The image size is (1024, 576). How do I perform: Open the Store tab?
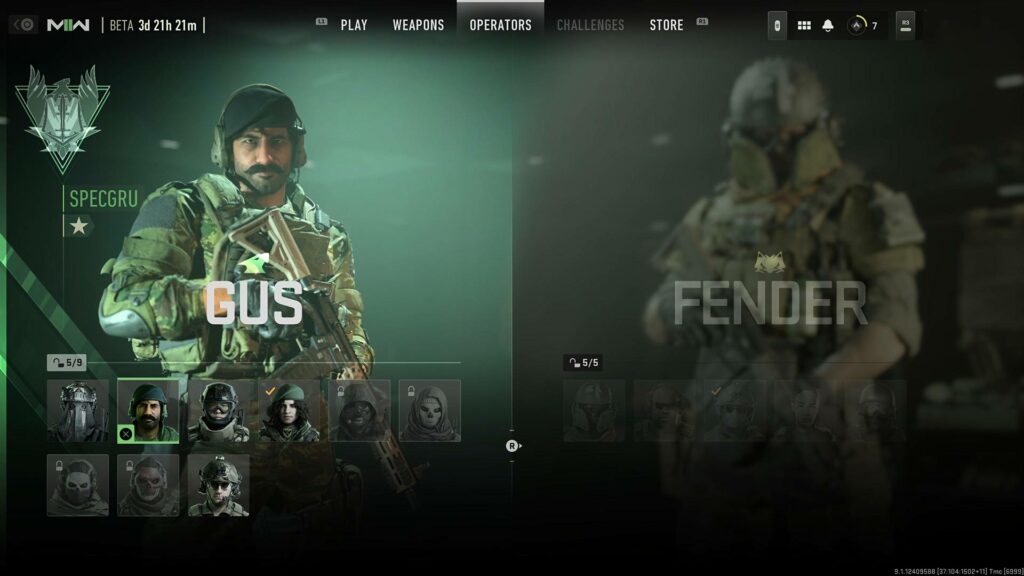pyautogui.click(x=666, y=25)
